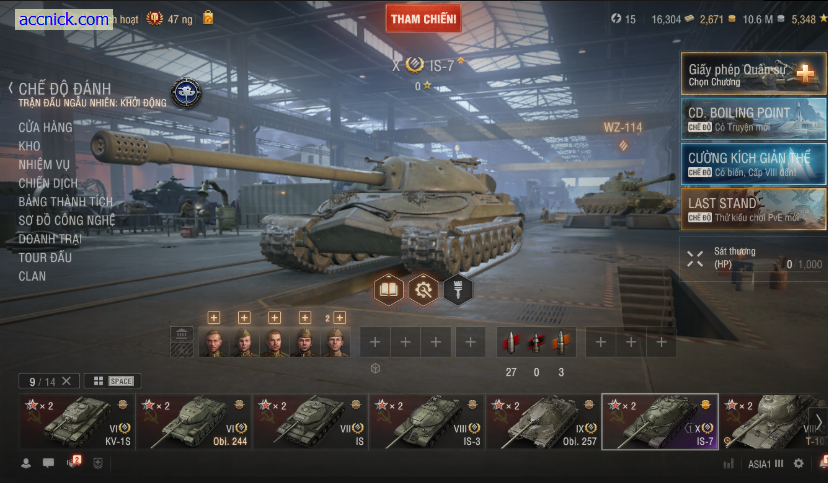Viewport: 828px width, 483px height.
Task: Open the CLAN menu
Action: click(x=32, y=276)
